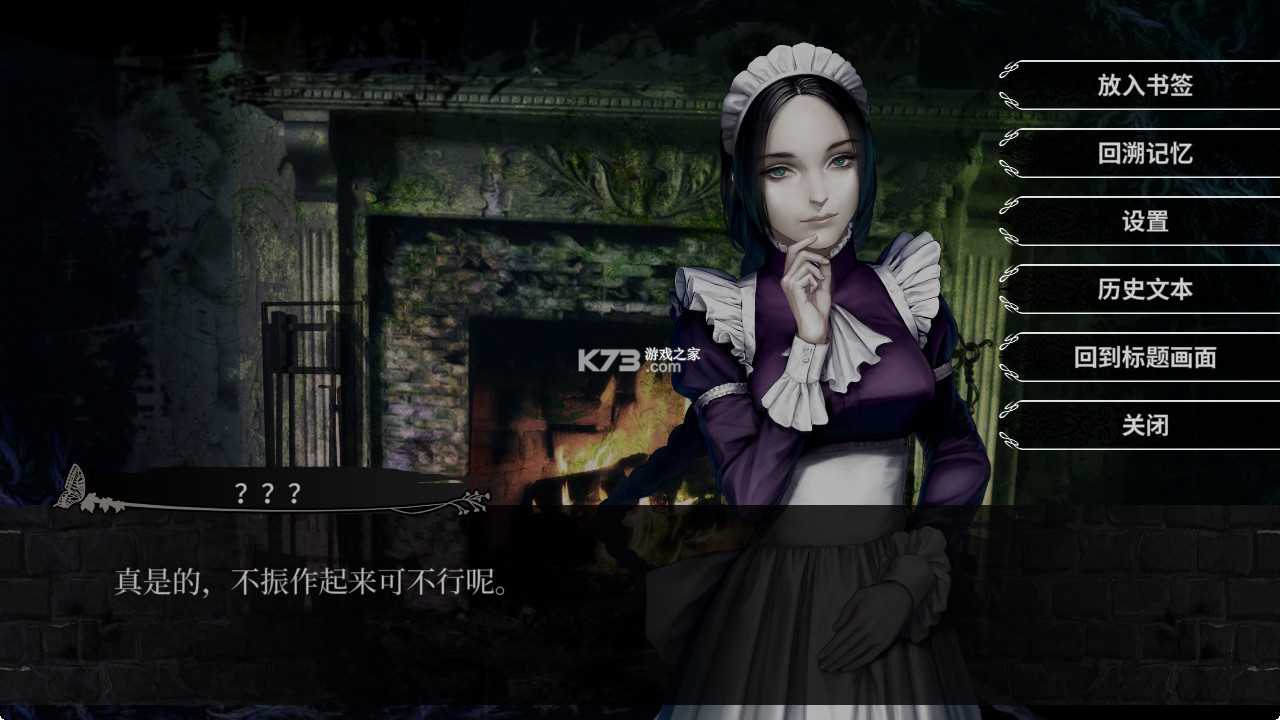Screen dimensions: 1280x720
Task: Select 放入书签 to save a bookmark
Action: click(1145, 87)
